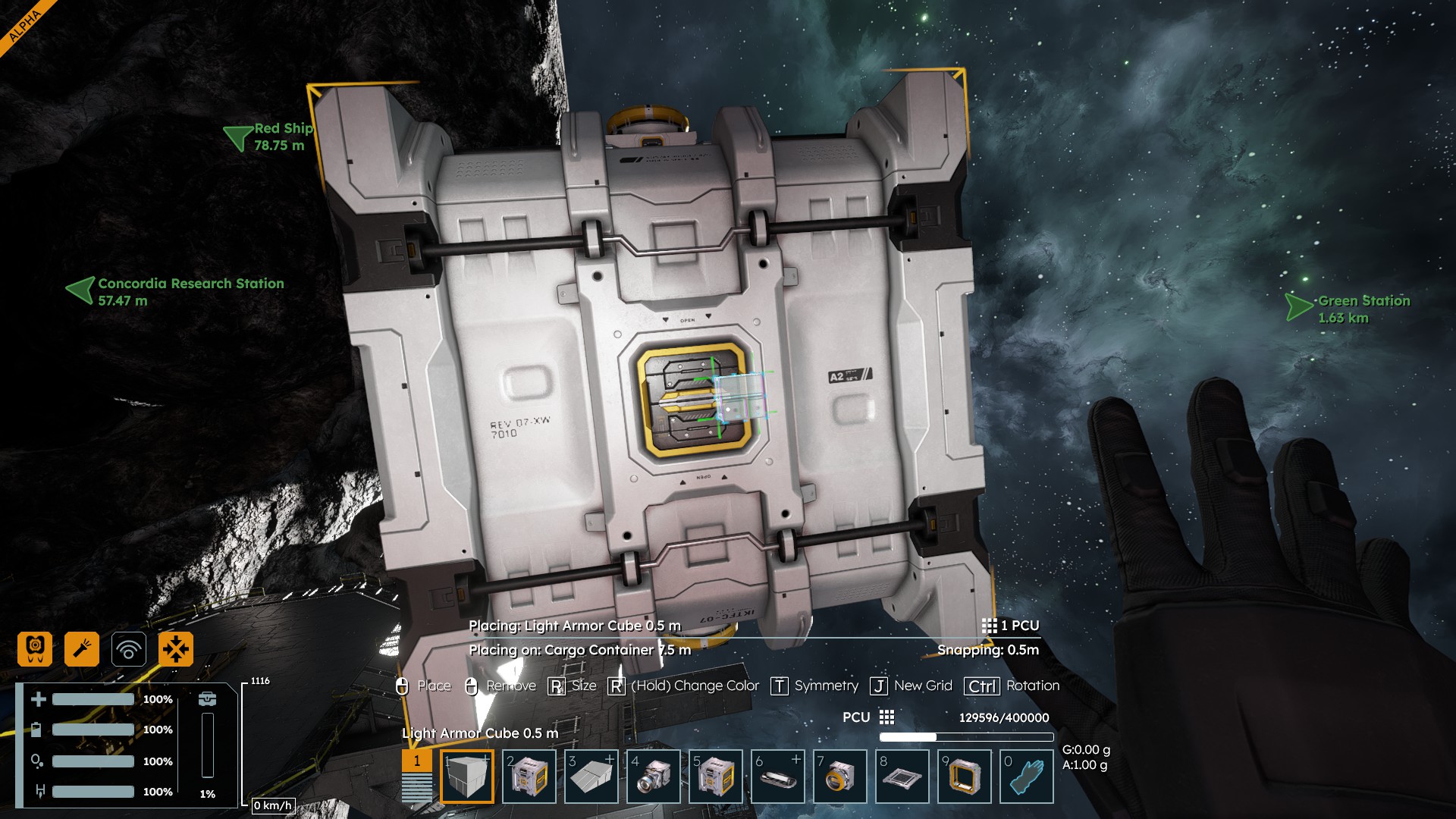The image size is (1456, 819).
Task: Choose the flat grated plate block
Action: (x=902, y=777)
